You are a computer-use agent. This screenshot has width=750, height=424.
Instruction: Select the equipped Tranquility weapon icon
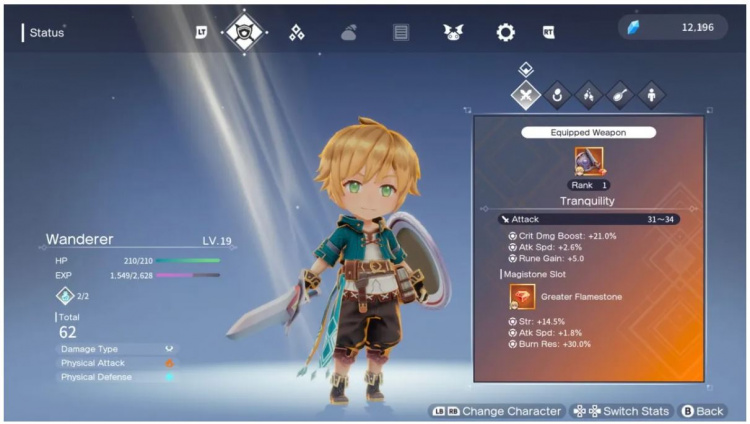pyautogui.click(x=589, y=160)
